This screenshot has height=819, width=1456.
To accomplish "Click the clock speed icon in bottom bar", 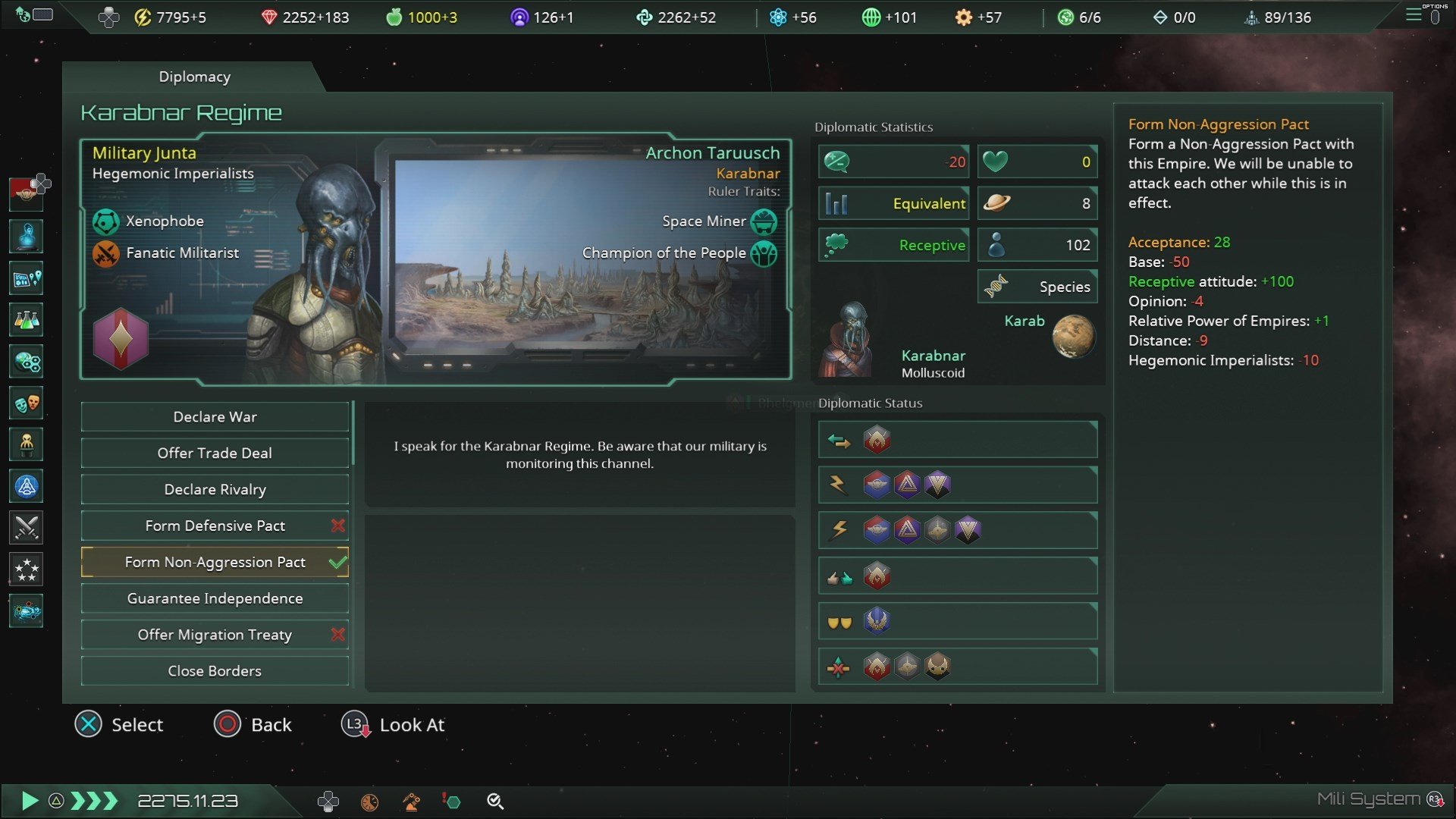I will point(371,801).
